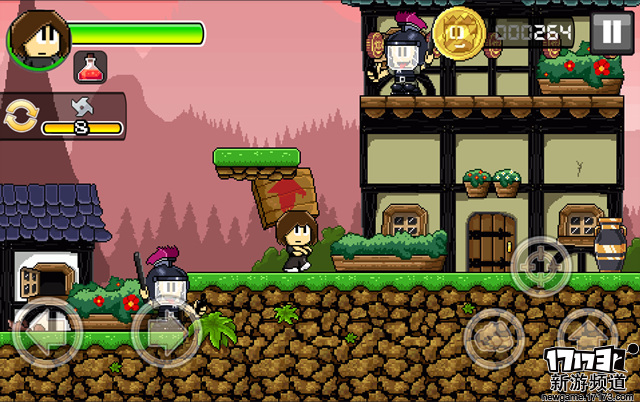The height and width of the screenshot is (402, 640).
Task: Click the hero portrait avatar
Action: 37,37
